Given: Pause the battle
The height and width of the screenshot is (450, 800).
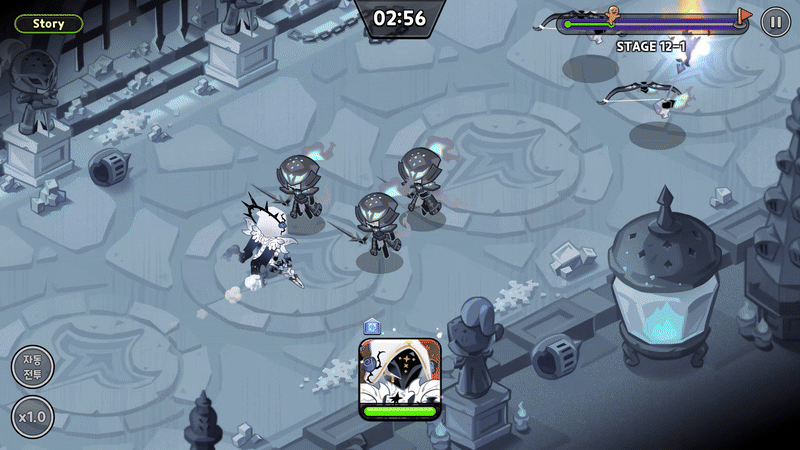Looking at the screenshot, I should [x=775, y=21].
